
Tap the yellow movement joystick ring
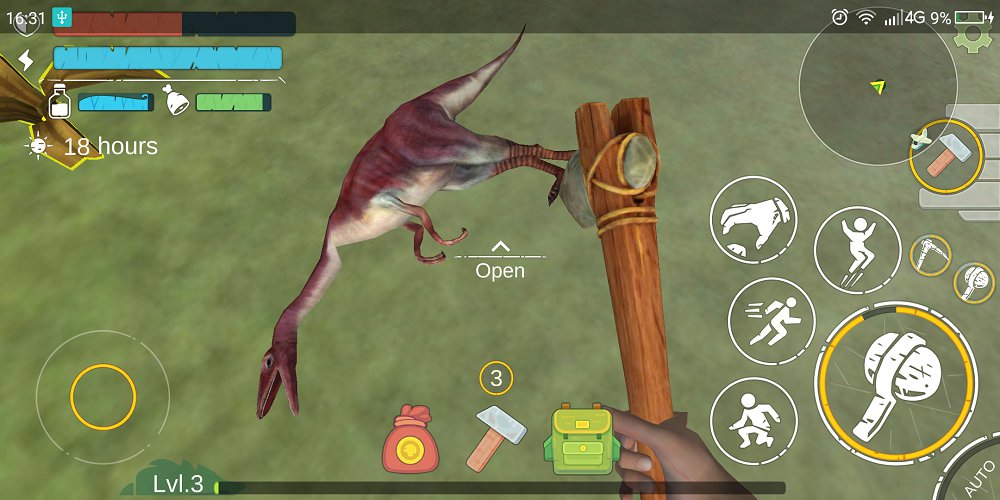(103, 397)
